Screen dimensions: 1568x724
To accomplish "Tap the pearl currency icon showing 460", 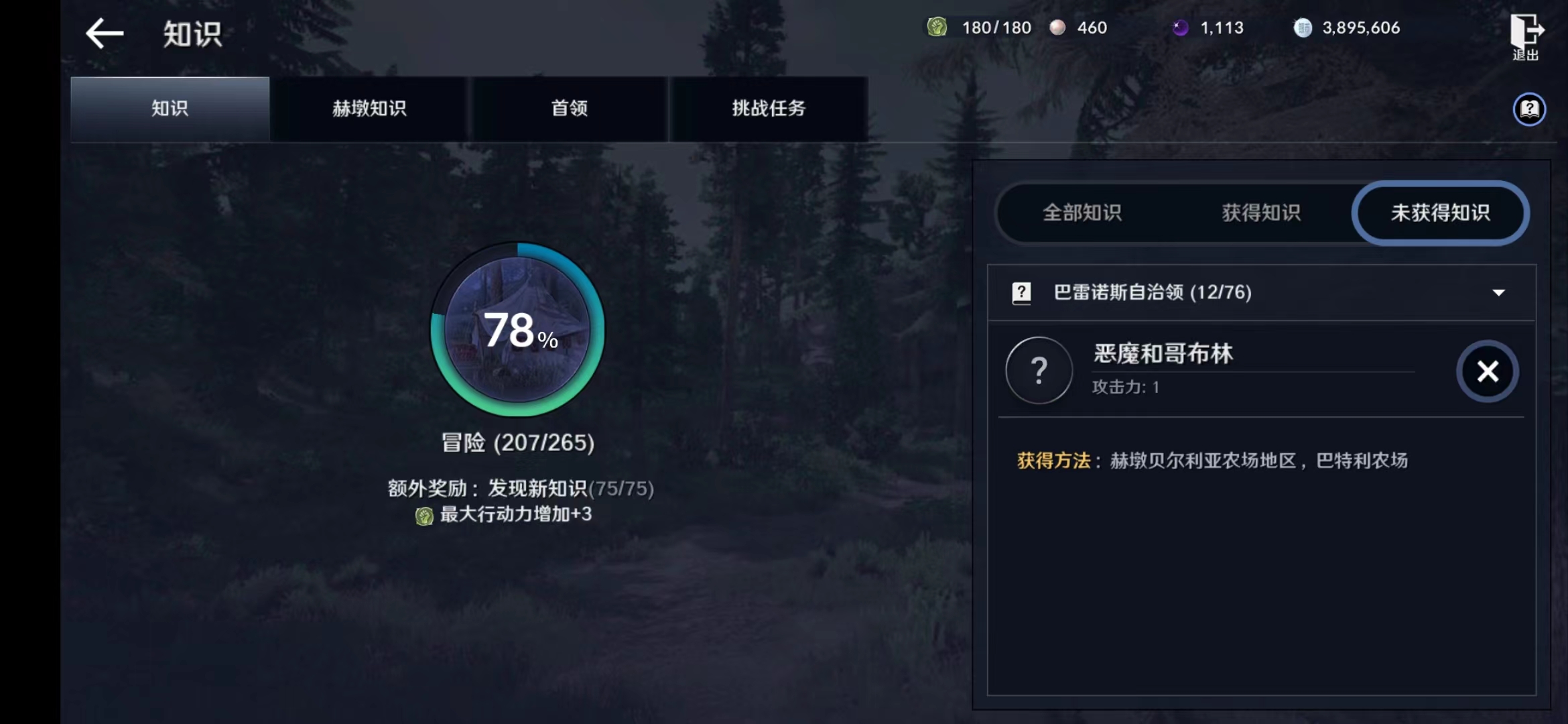I will (x=1057, y=28).
